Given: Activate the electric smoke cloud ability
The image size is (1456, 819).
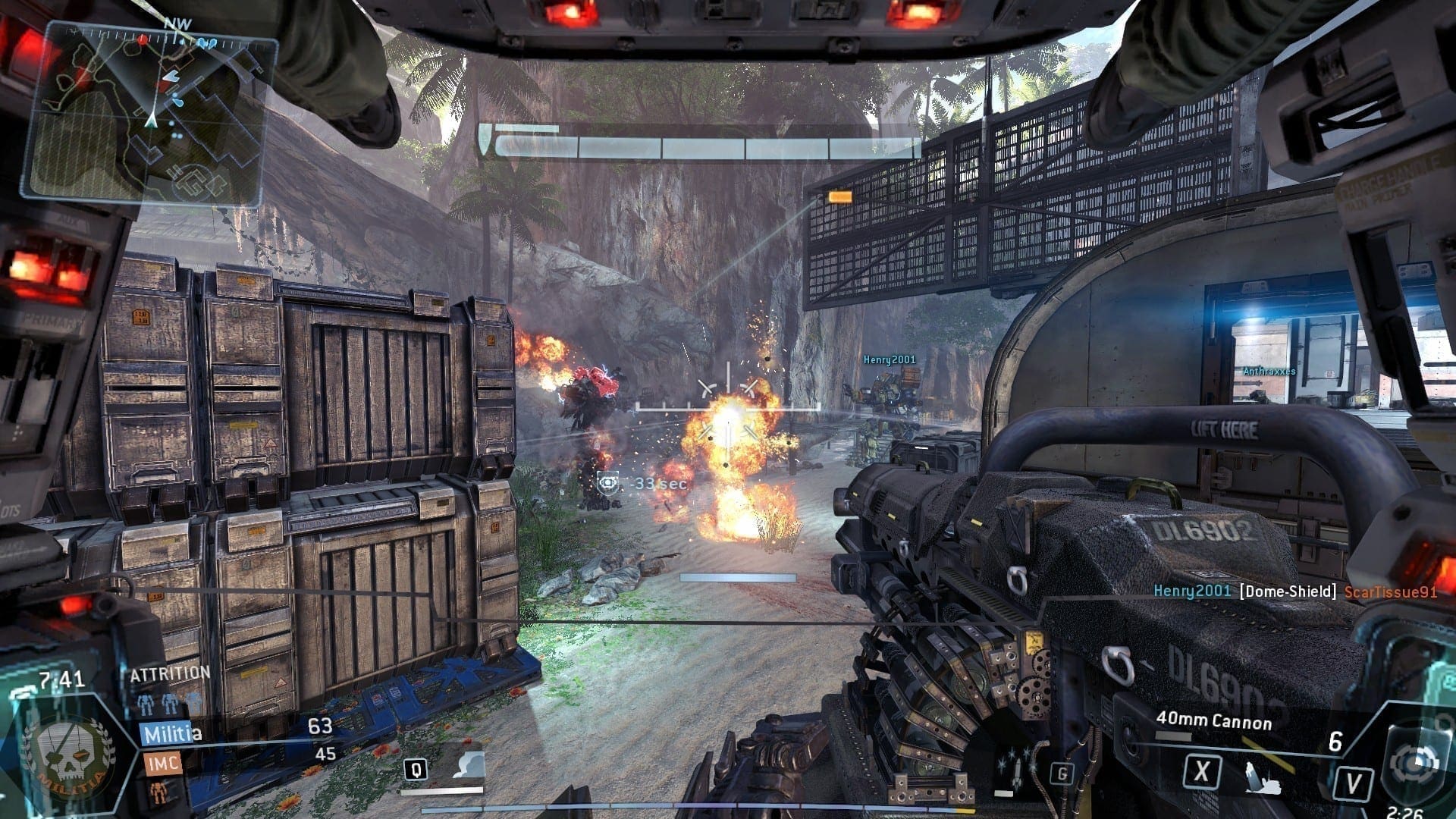Looking at the screenshot, I should (x=468, y=766).
